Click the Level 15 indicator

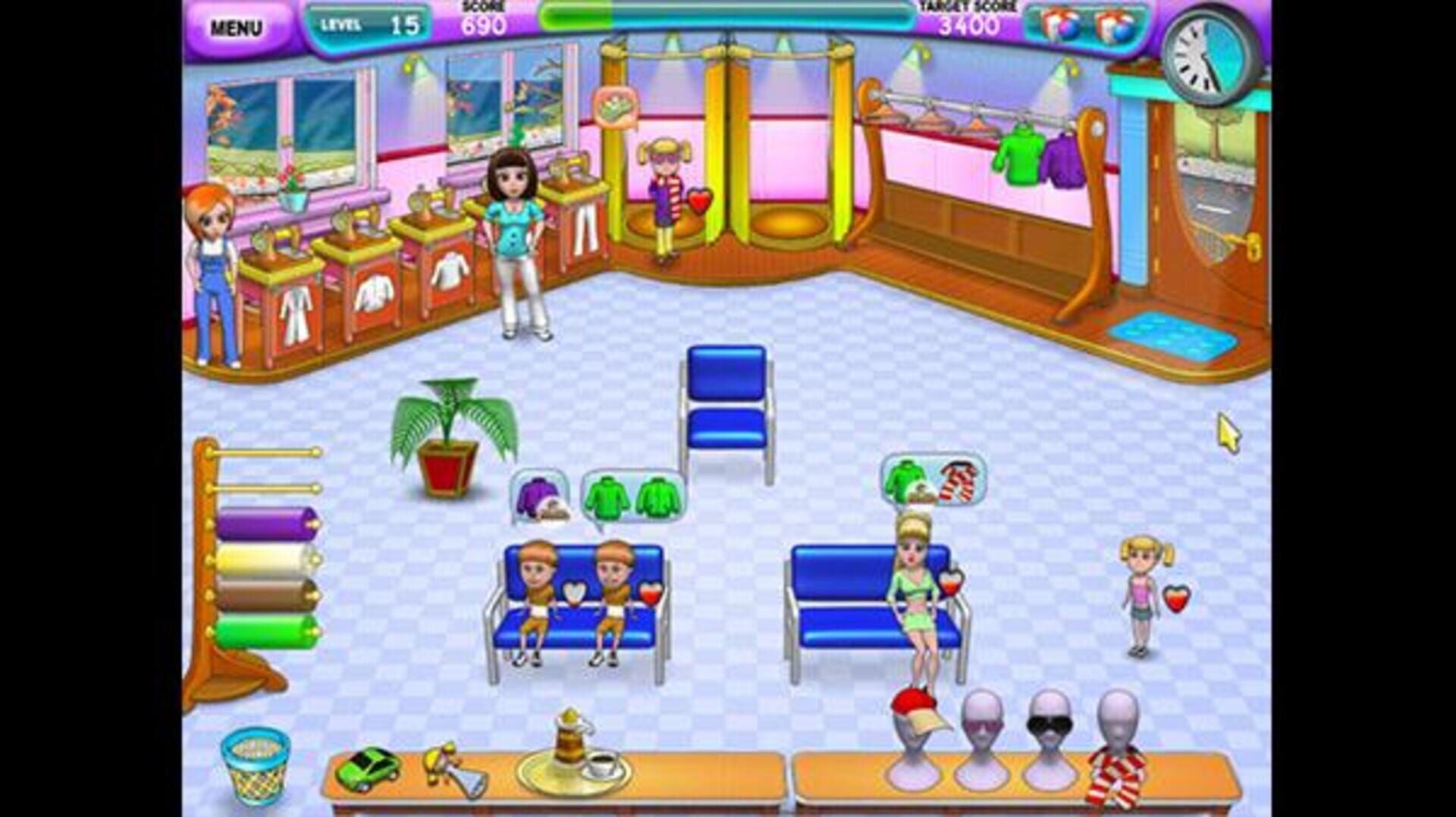coord(369,23)
